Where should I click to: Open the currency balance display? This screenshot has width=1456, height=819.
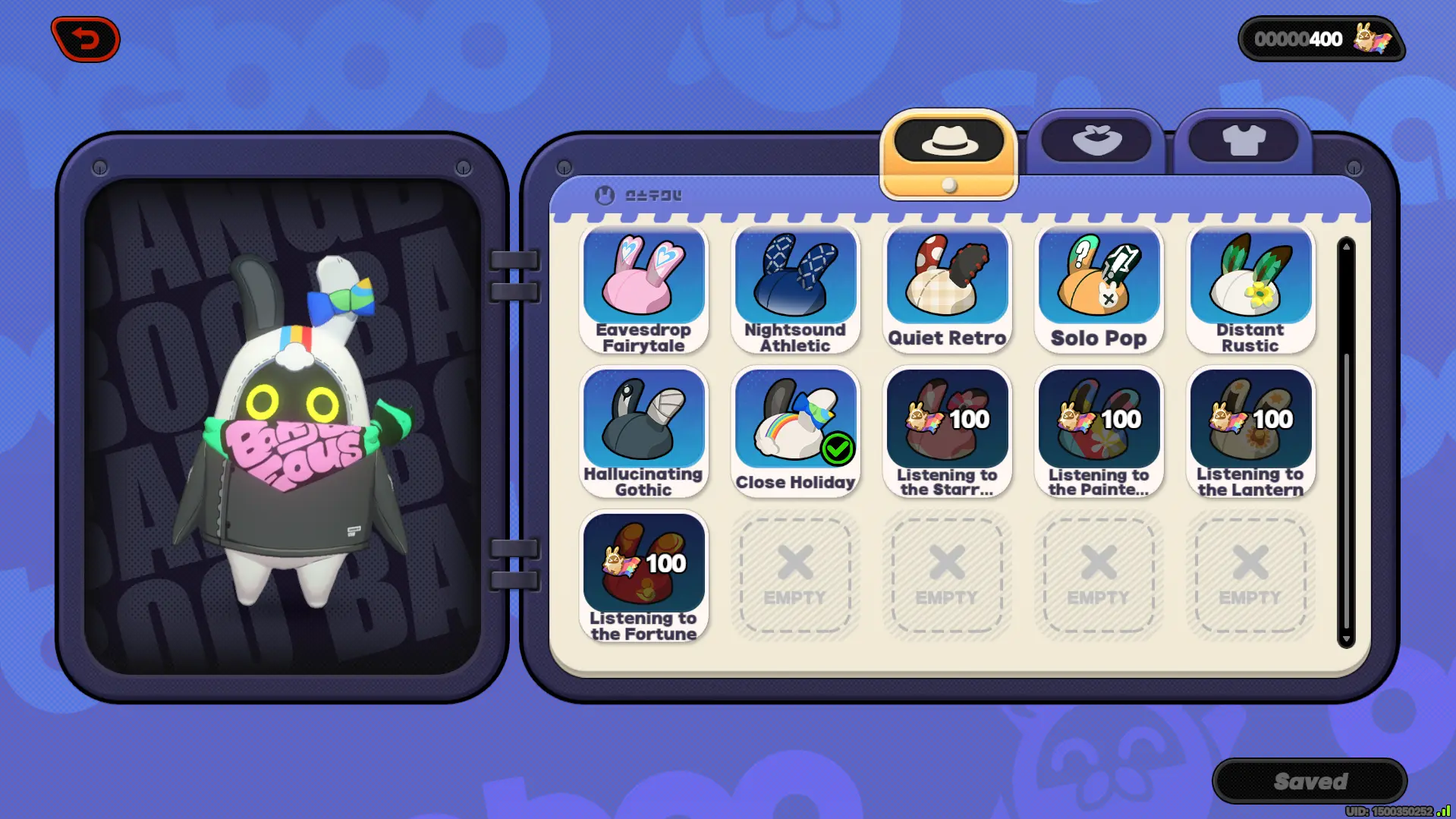(x=1322, y=39)
